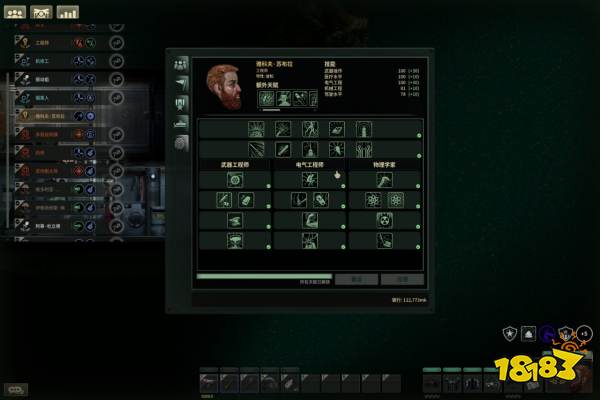Screen dimensions: 600x400
Task: Open the camera icon tab in top bar
Action: point(42,13)
